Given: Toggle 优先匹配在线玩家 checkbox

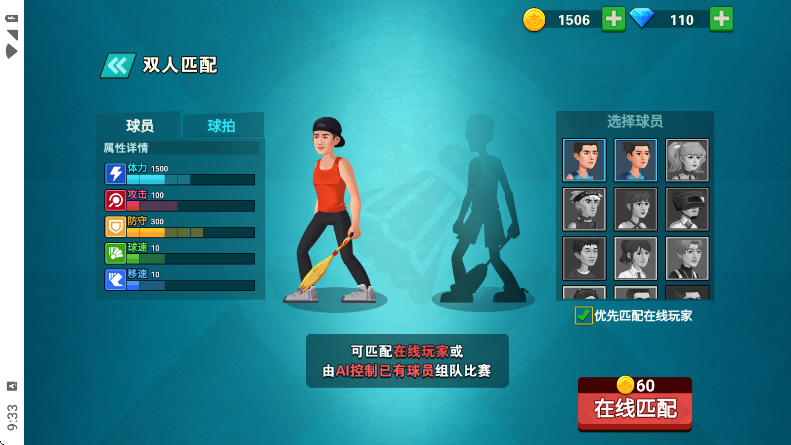Looking at the screenshot, I should pos(584,316).
